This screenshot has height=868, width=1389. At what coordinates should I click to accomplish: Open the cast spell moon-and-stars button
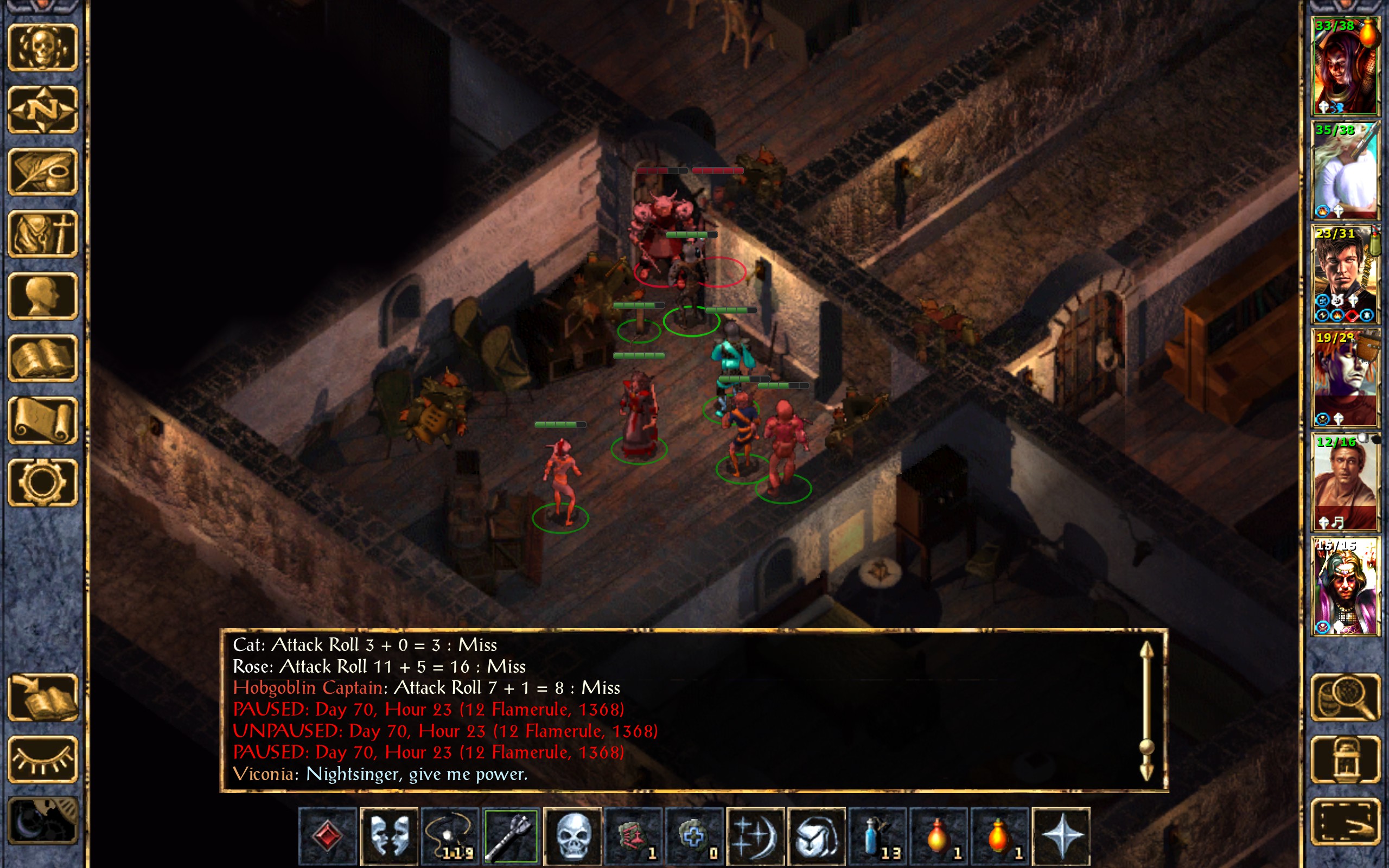pyautogui.click(x=755, y=836)
